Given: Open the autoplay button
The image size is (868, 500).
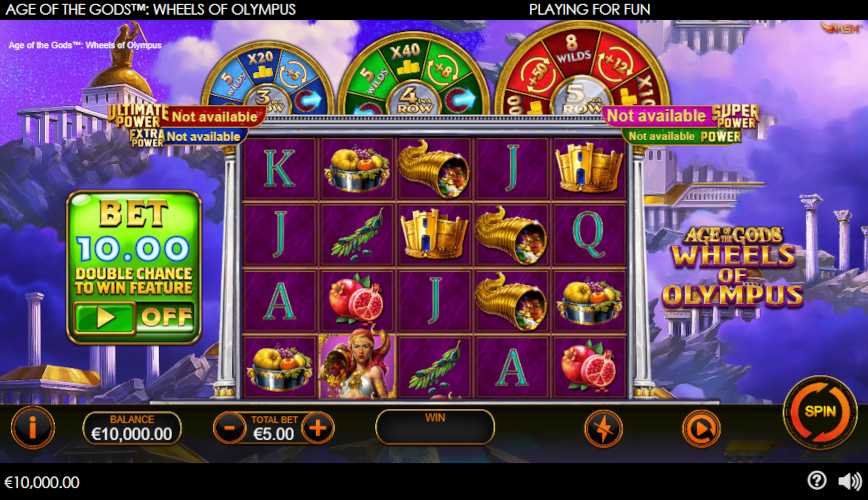Looking at the screenshot, I should (701, 428).
